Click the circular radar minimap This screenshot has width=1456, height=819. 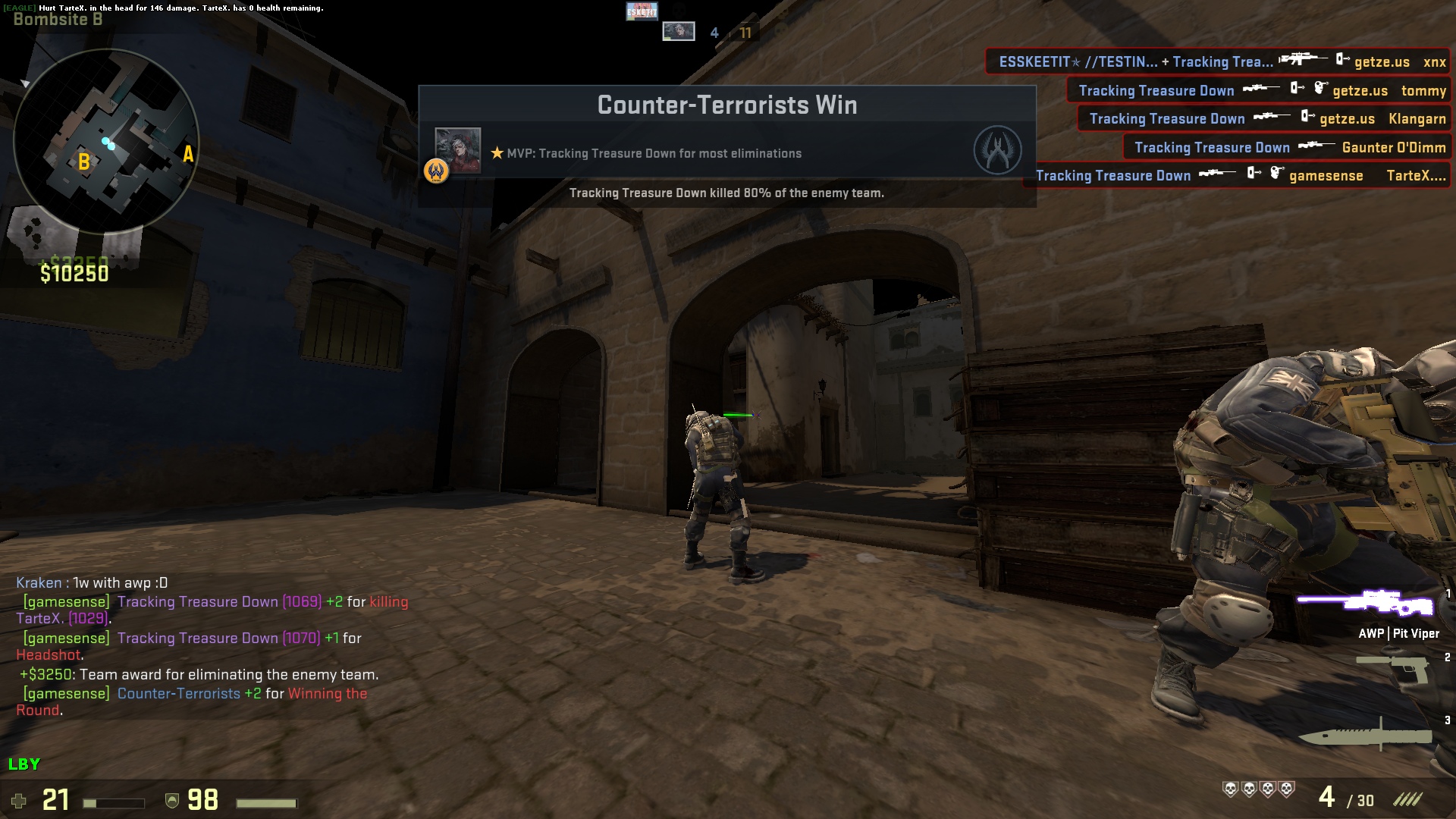(106, 142)
